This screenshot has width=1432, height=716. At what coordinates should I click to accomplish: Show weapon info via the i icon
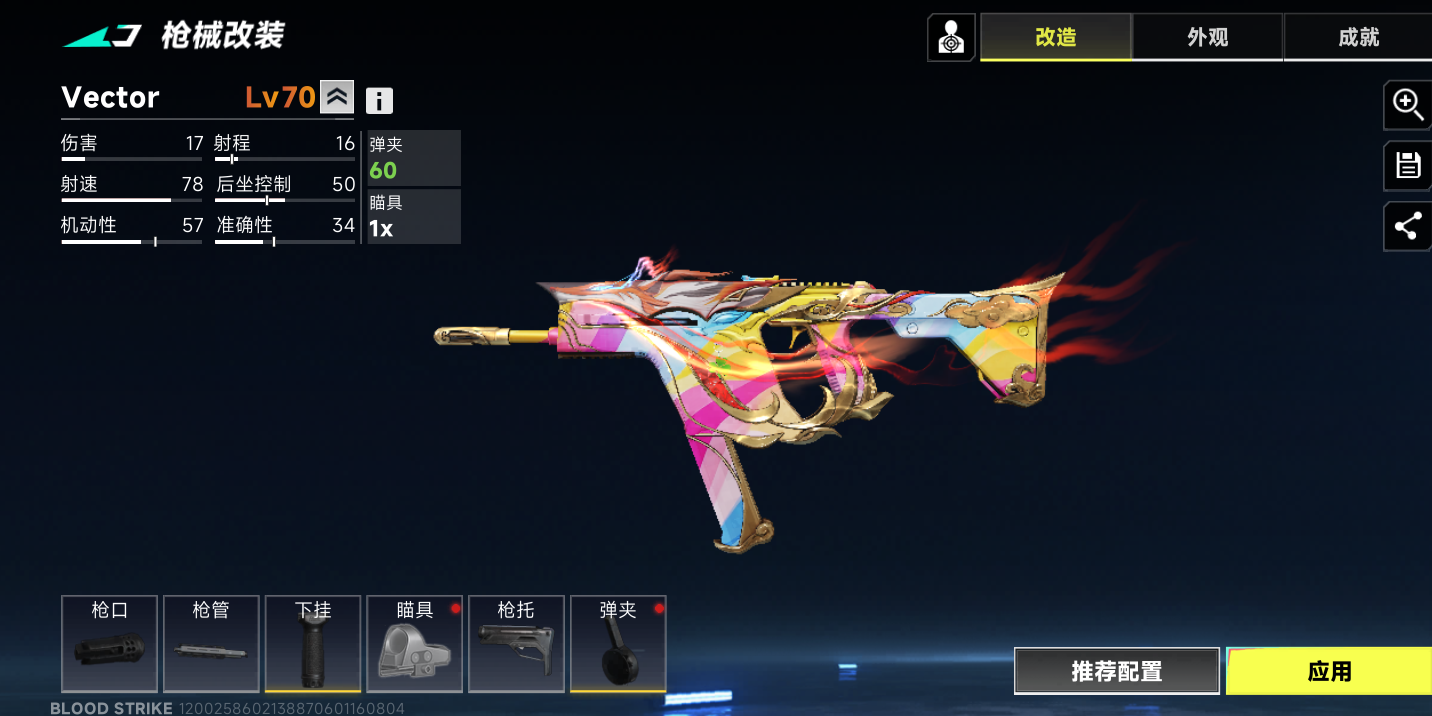(379, 100)
